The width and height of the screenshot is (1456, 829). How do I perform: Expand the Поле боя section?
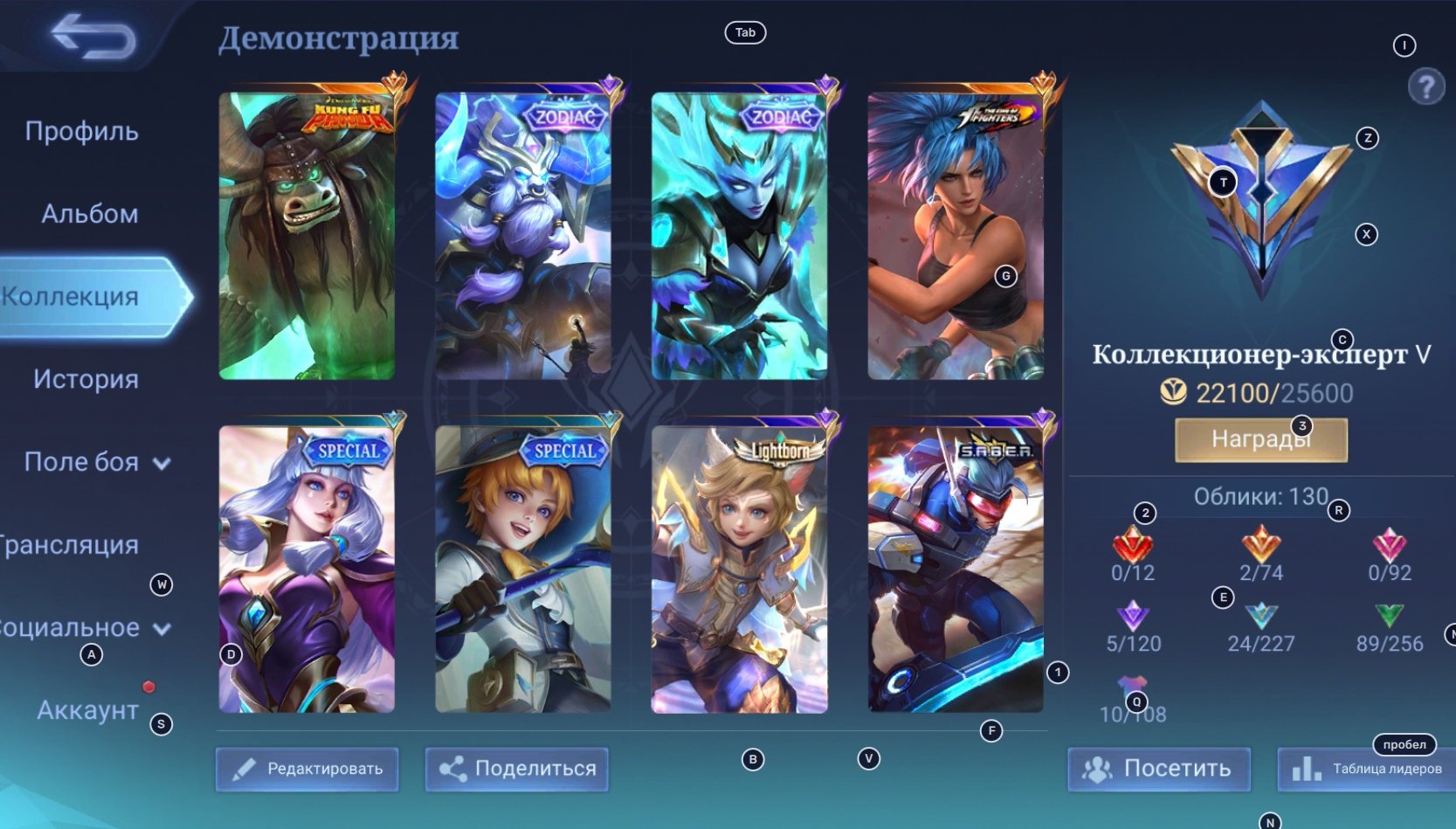click(96, 462)
